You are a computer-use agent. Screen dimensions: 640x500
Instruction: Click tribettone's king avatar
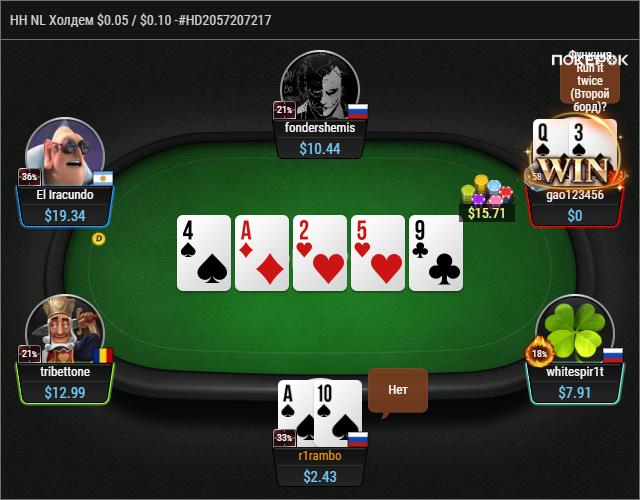coord(65,328)
